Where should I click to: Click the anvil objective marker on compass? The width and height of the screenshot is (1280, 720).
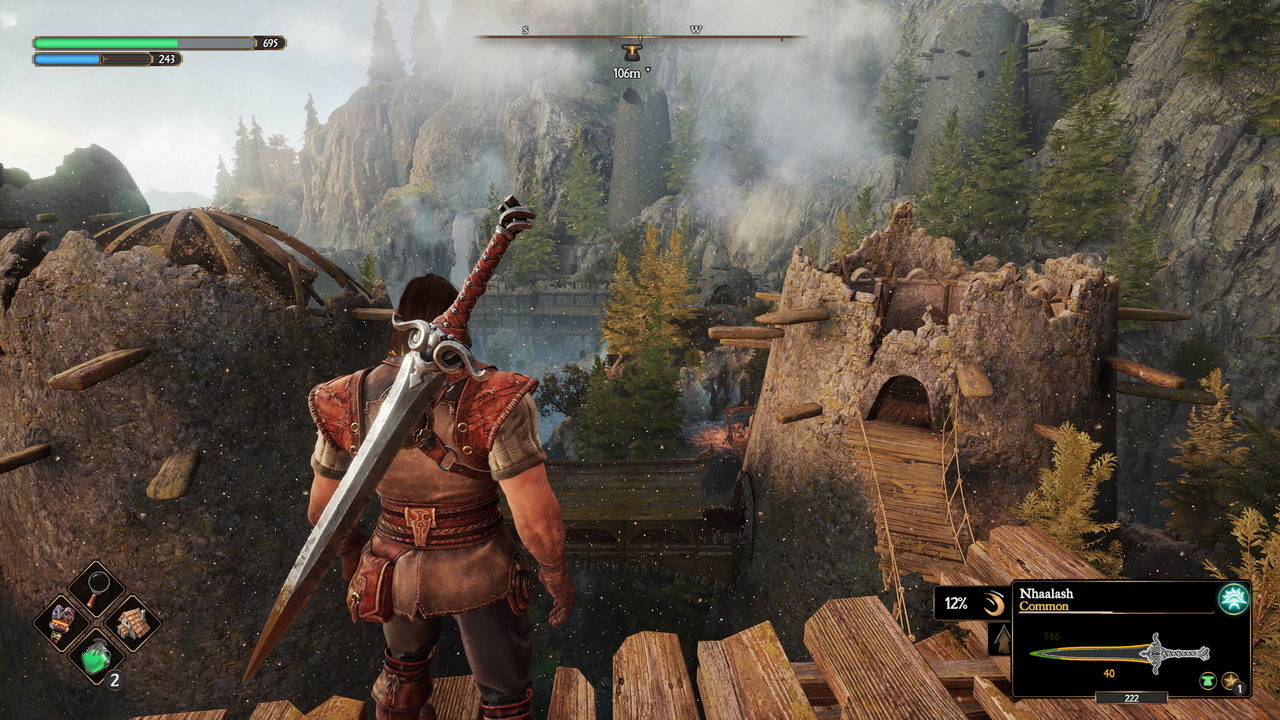coord(630,53)
